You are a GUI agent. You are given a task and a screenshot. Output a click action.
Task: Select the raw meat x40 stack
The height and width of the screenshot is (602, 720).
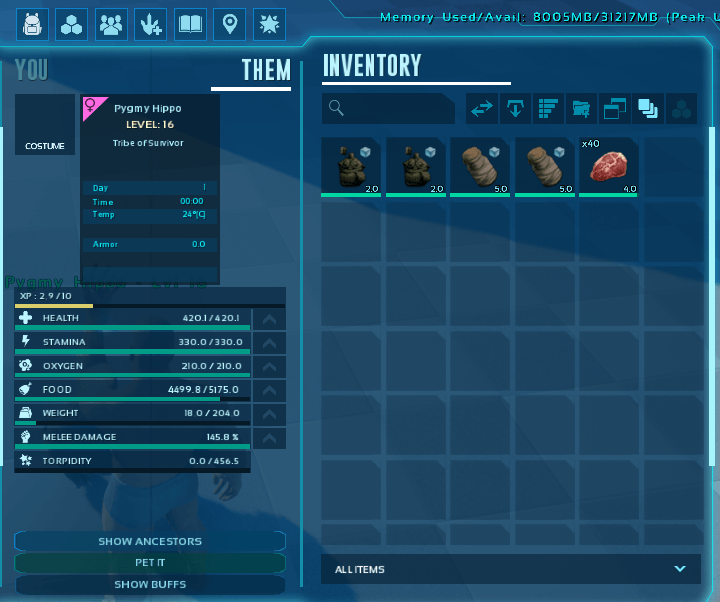point(608,166)
